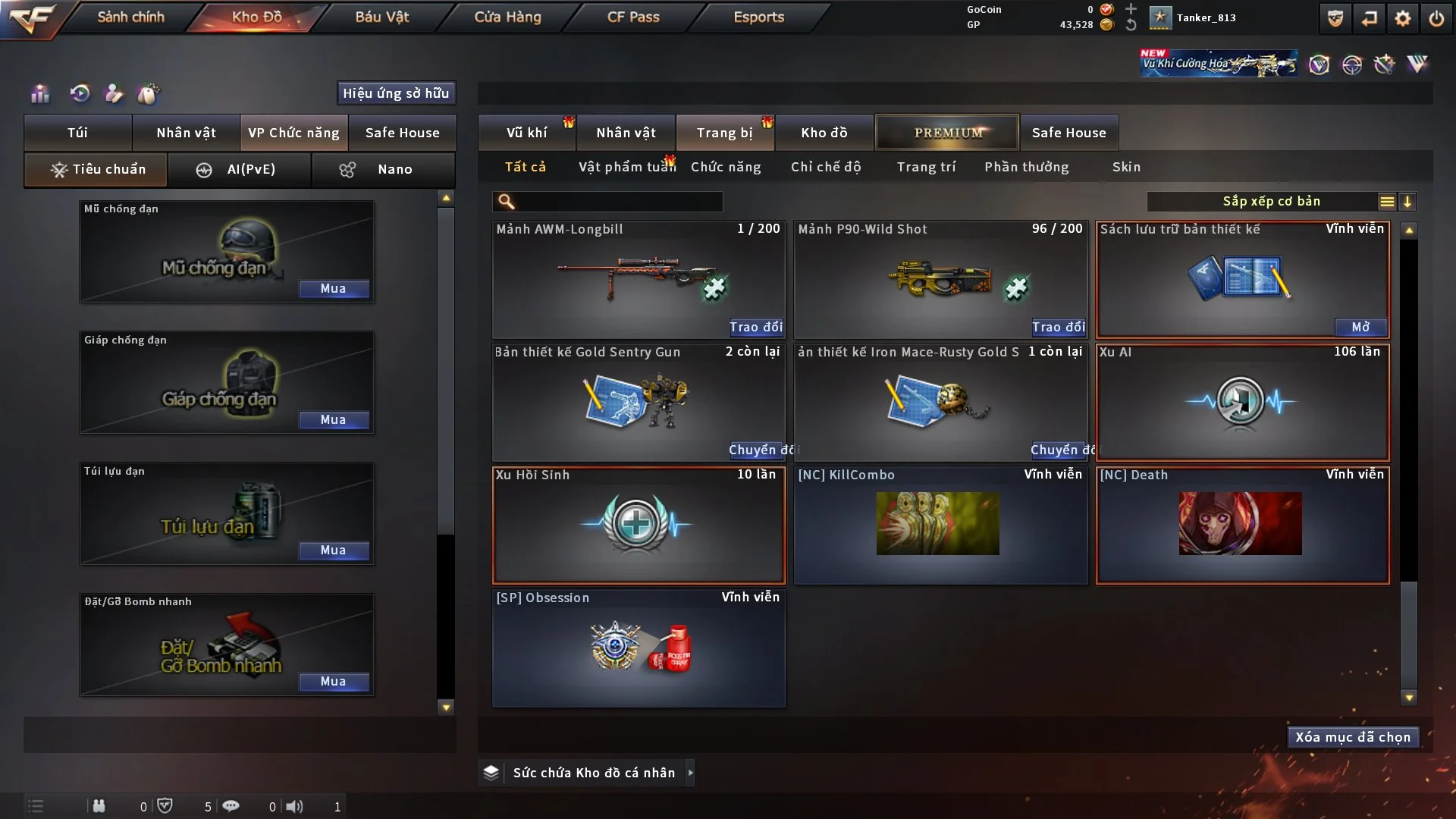Viewport: 1456px width, 819px height.
Task: Show the Chức năng item filter
Action: [x=726, y=167]
